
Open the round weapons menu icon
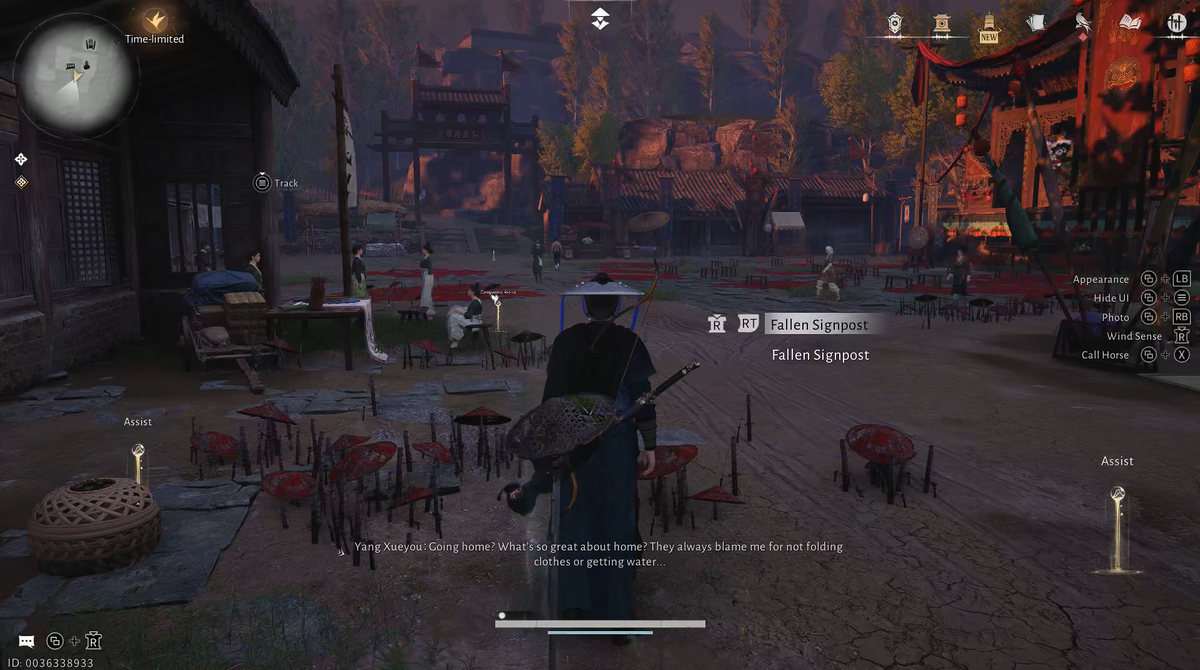pyautogui.click(x=1176, y=22)
